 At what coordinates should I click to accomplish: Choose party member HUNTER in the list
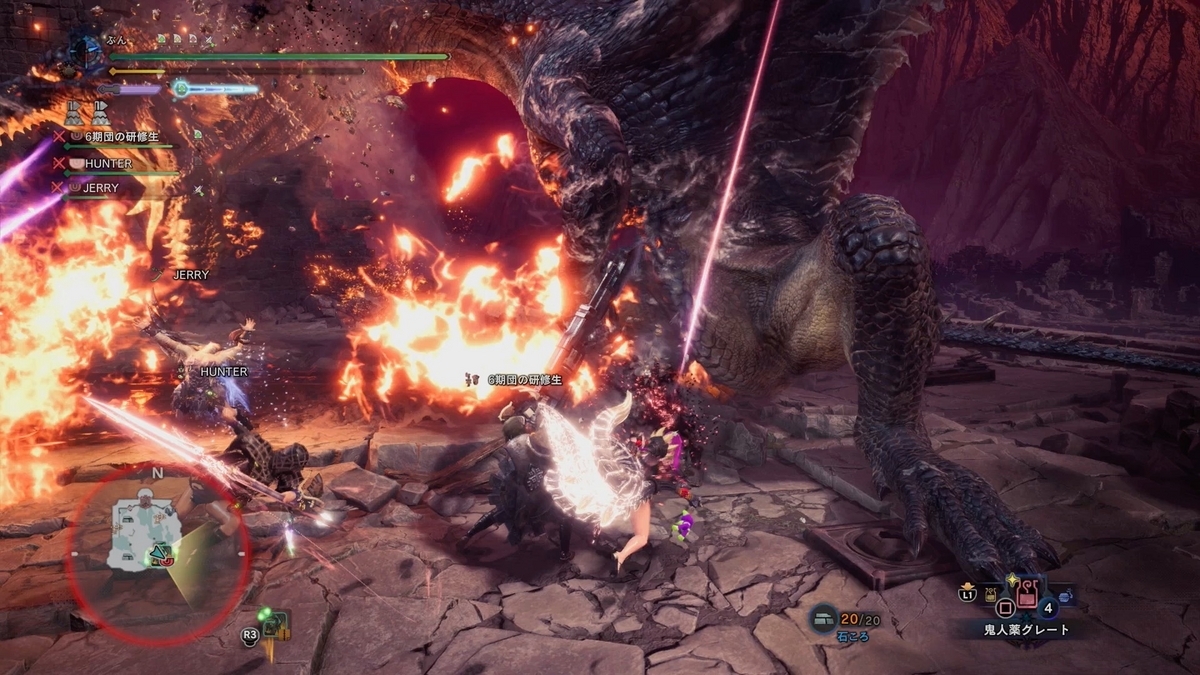click(x=108, y=163)
